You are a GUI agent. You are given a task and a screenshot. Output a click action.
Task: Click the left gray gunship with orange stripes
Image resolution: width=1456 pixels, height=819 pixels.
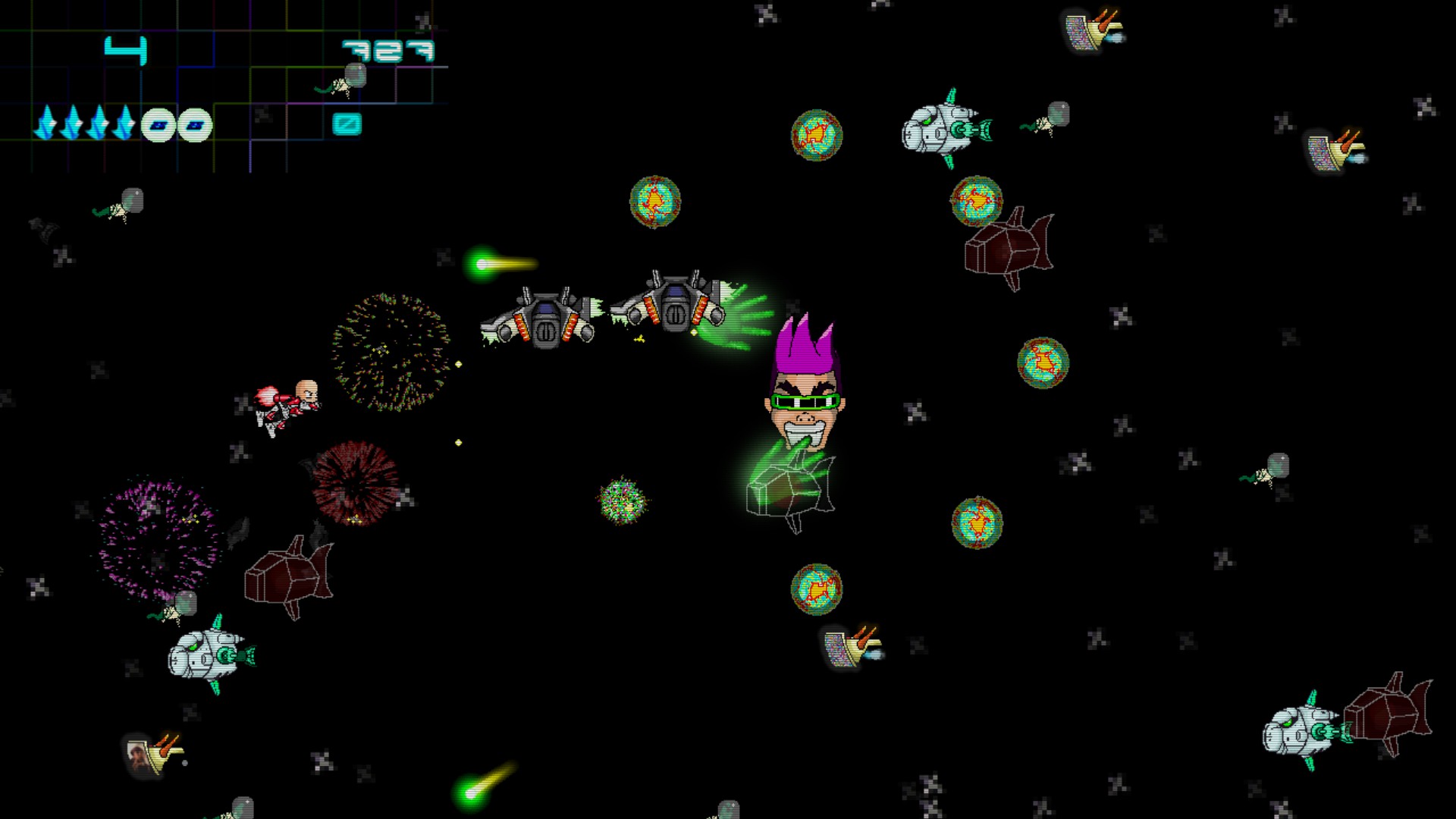click(546, 318)
